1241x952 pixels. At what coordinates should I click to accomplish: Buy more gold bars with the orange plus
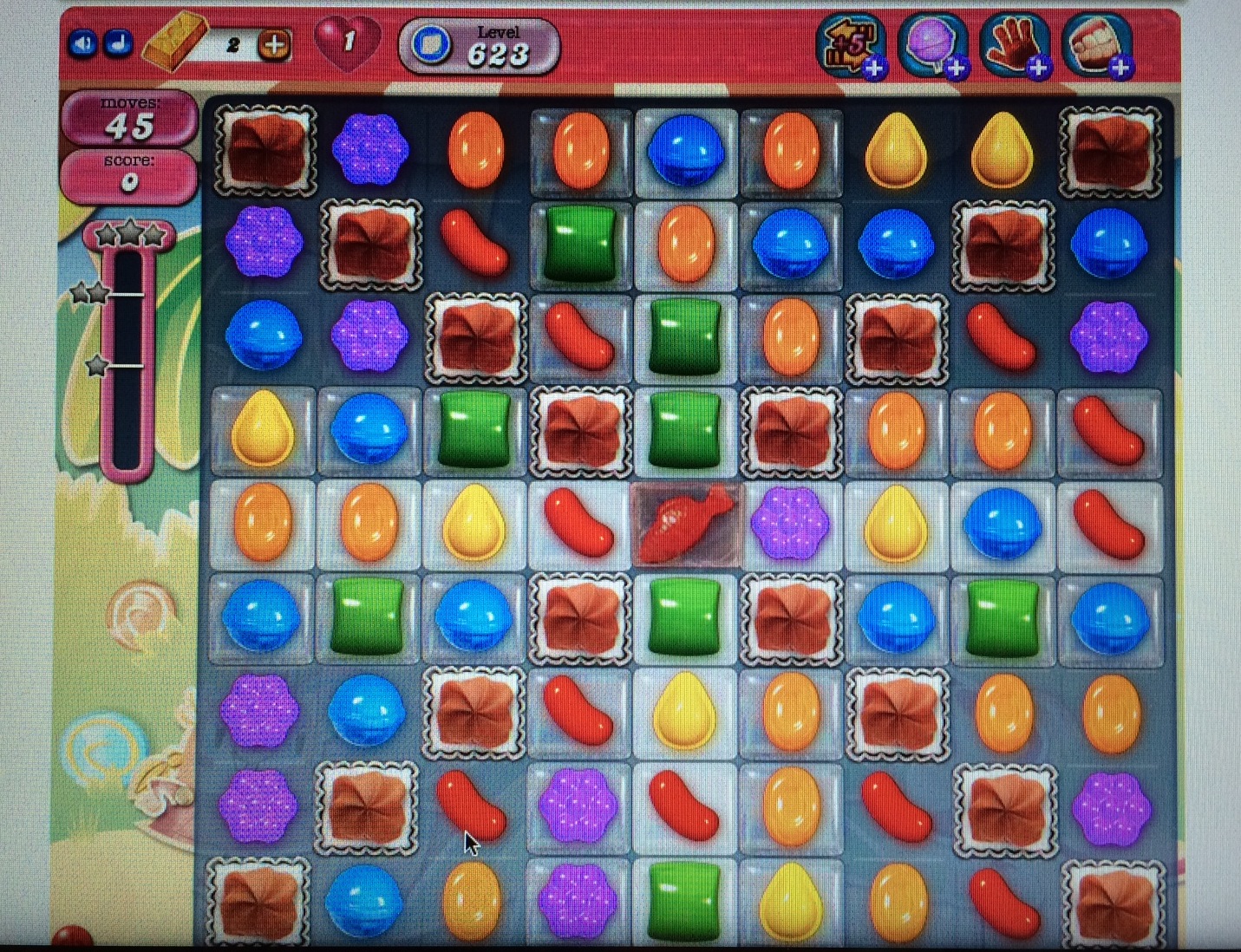pyautogui.click(x=274, y=45)
